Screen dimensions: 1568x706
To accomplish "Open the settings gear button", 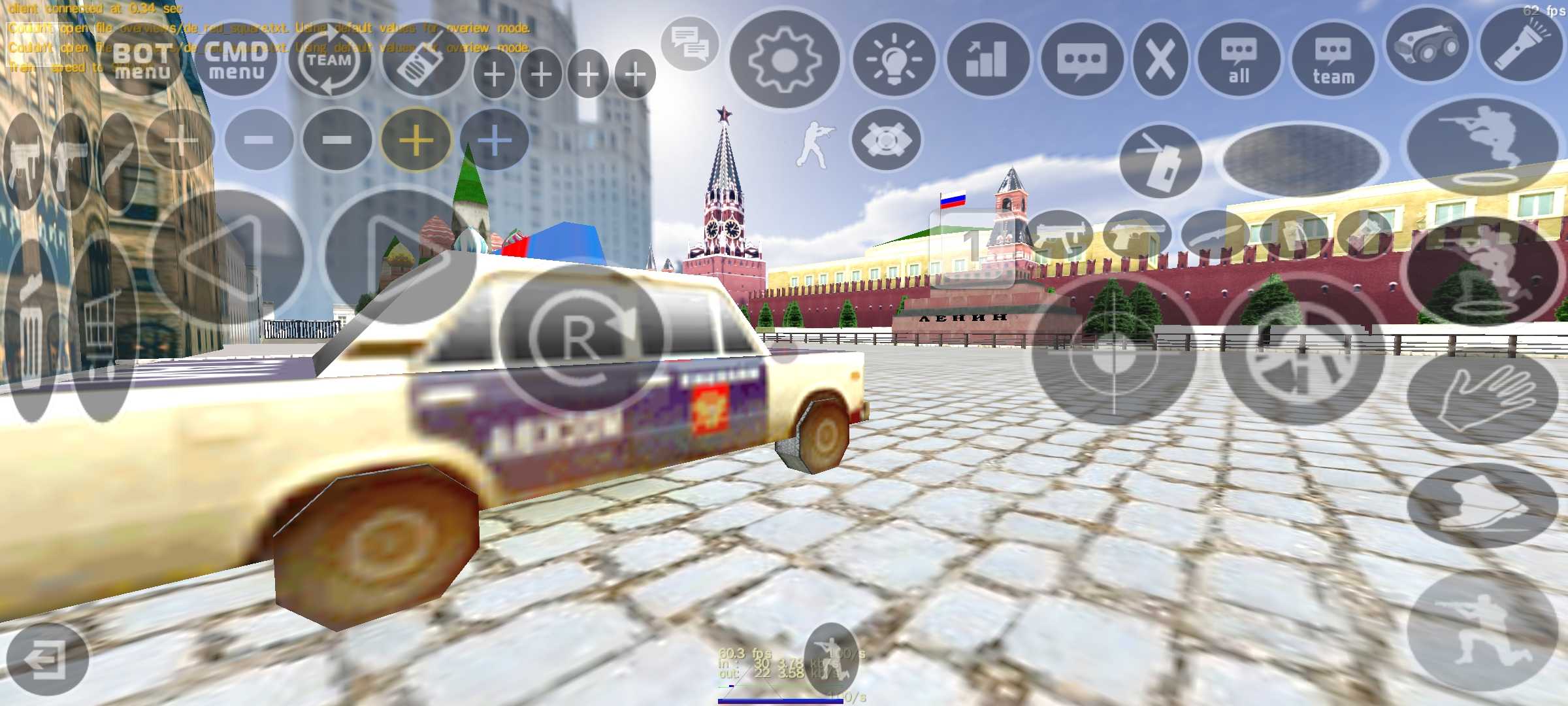I will 784,60.
